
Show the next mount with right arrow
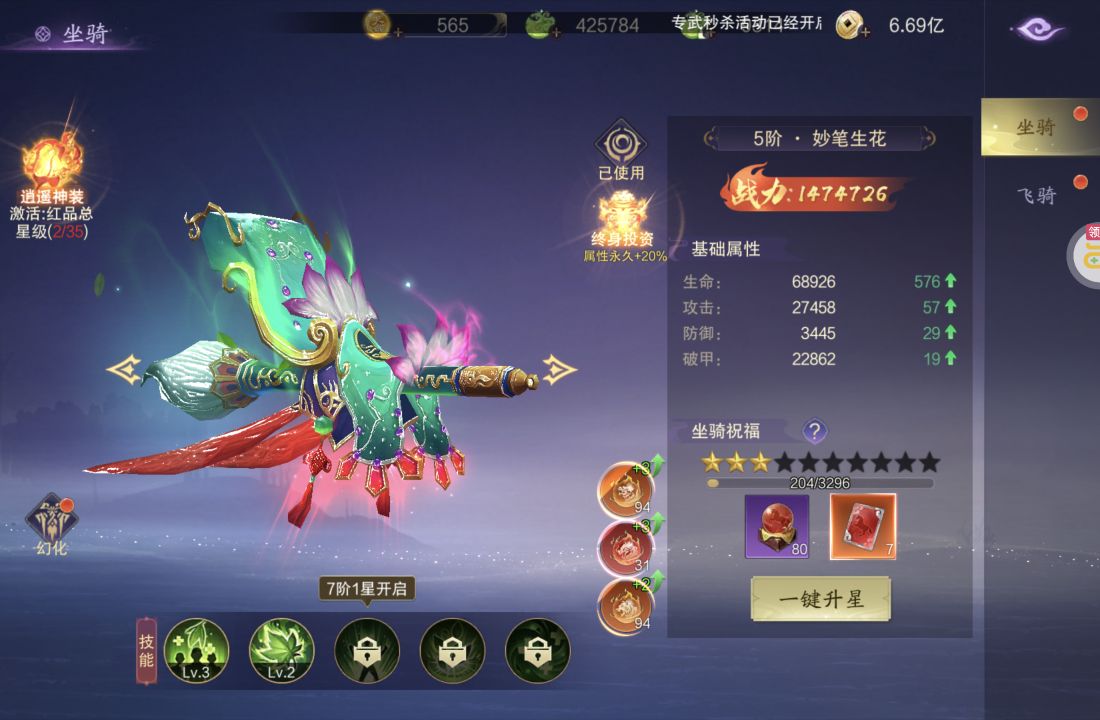coord(560,370)
